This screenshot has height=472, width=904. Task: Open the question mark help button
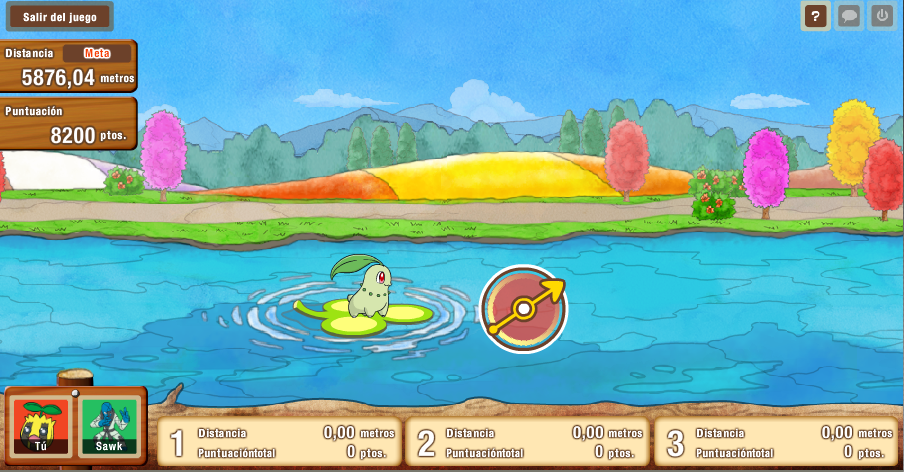pyautogui.click(x=816, y=16)
